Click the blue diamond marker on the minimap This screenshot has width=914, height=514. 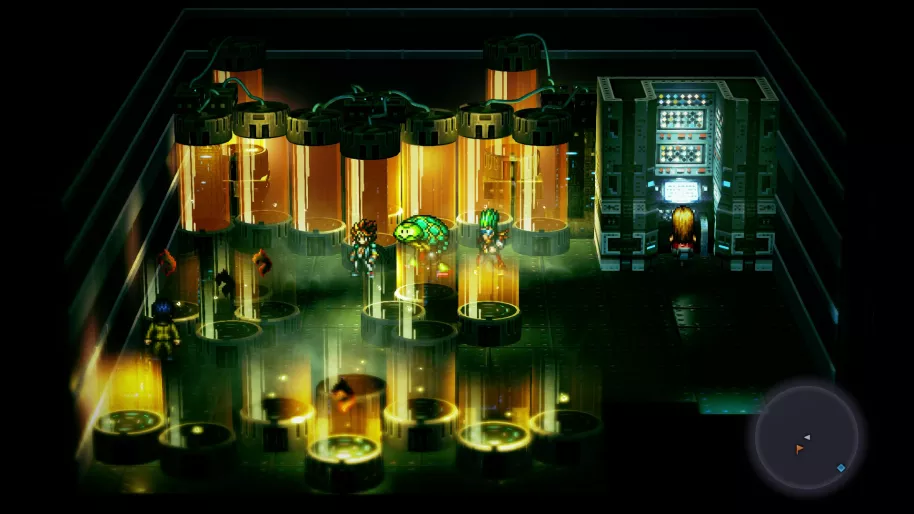click(x=841, y=467)
